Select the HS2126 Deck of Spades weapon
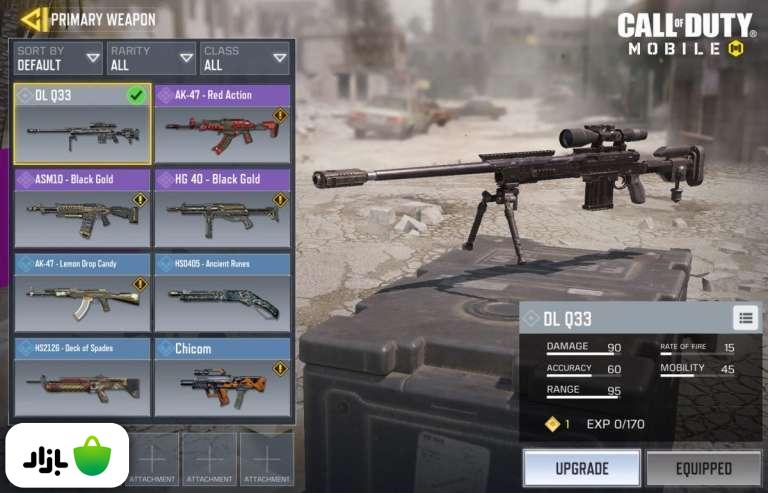Screen dimensions: 768x493 82,377
